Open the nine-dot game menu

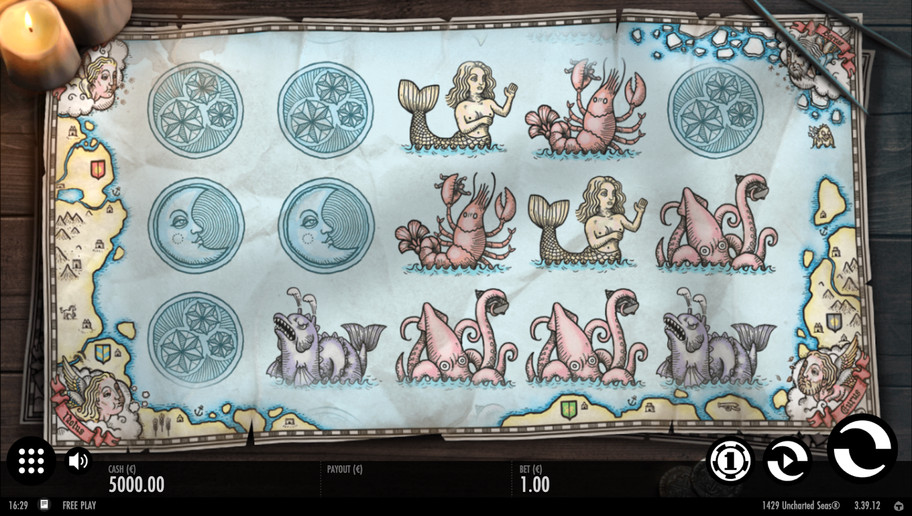(31, 461)
